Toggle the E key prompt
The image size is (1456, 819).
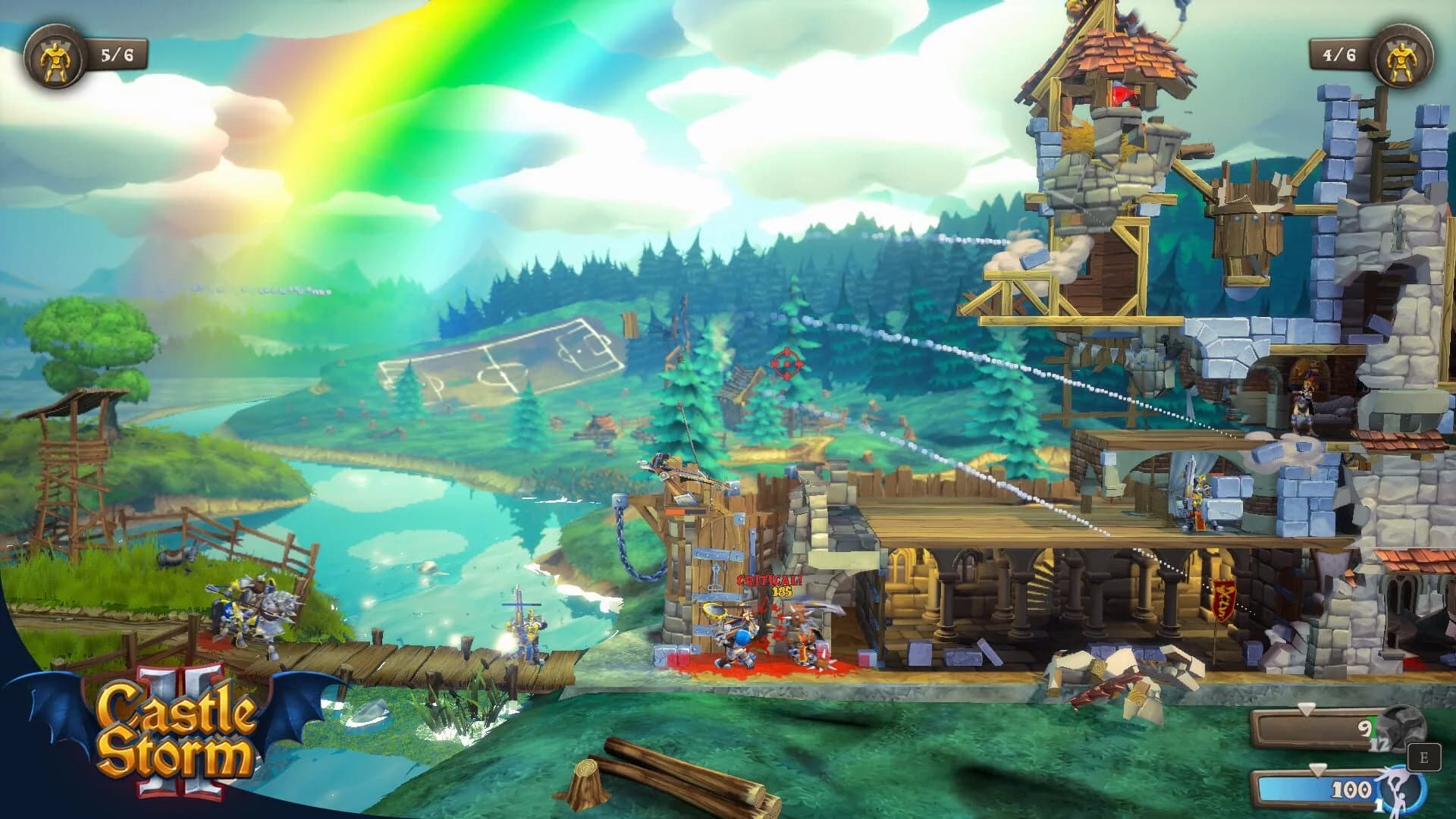pyautogui.click(x=1424, y=757)
